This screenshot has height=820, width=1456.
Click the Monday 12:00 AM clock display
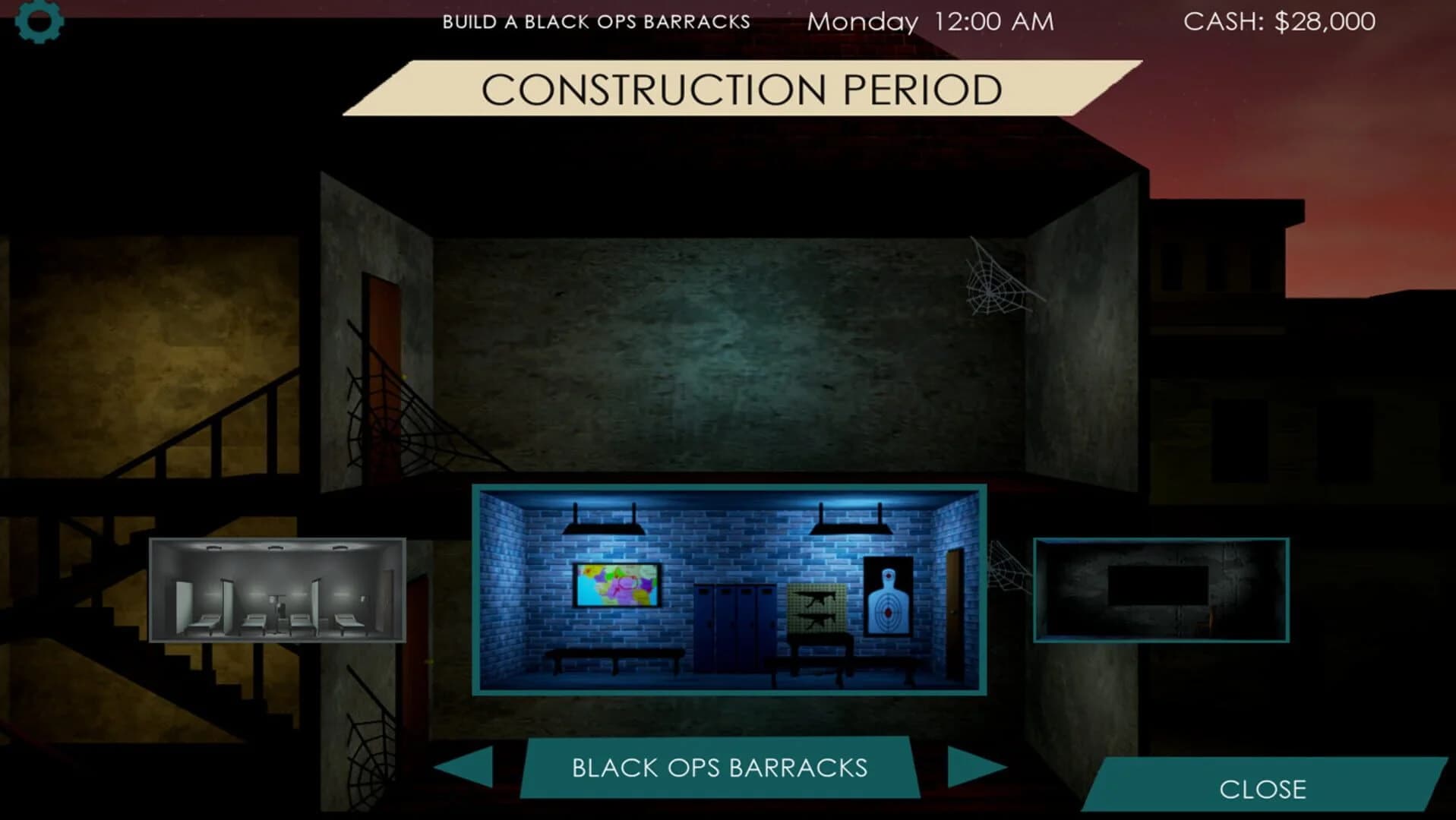pos(930,21)
